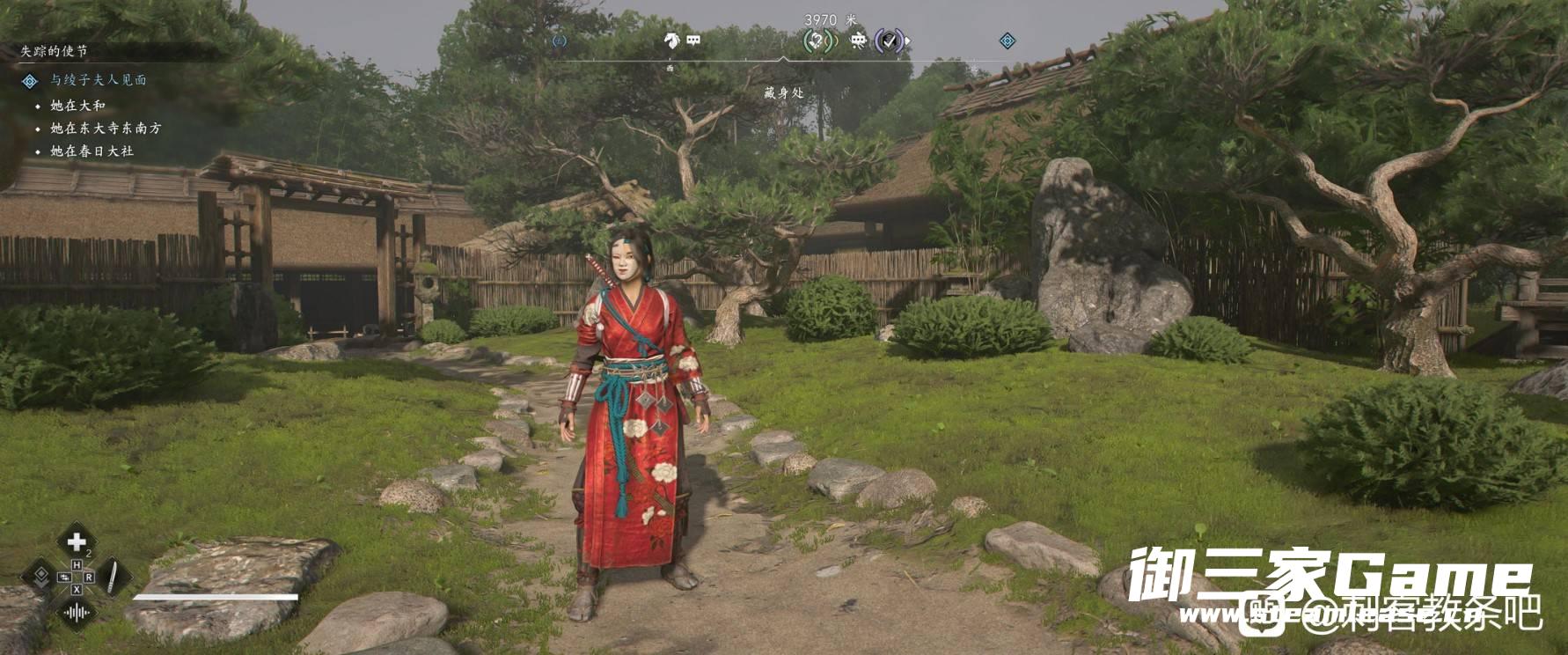Click the 她在春日大社 clue line

click(92, 151)
